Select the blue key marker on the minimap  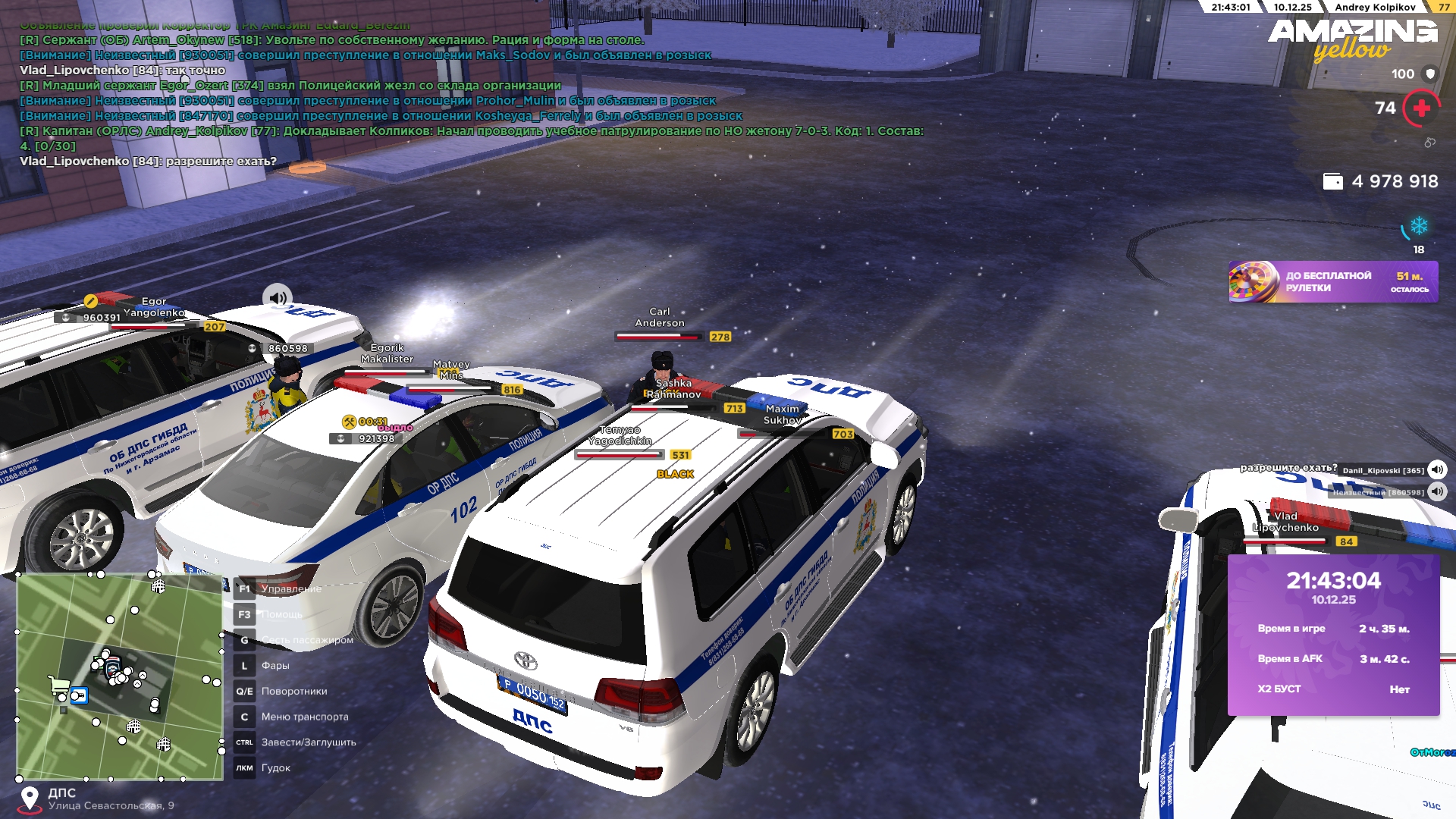click(x=79, y=695)
